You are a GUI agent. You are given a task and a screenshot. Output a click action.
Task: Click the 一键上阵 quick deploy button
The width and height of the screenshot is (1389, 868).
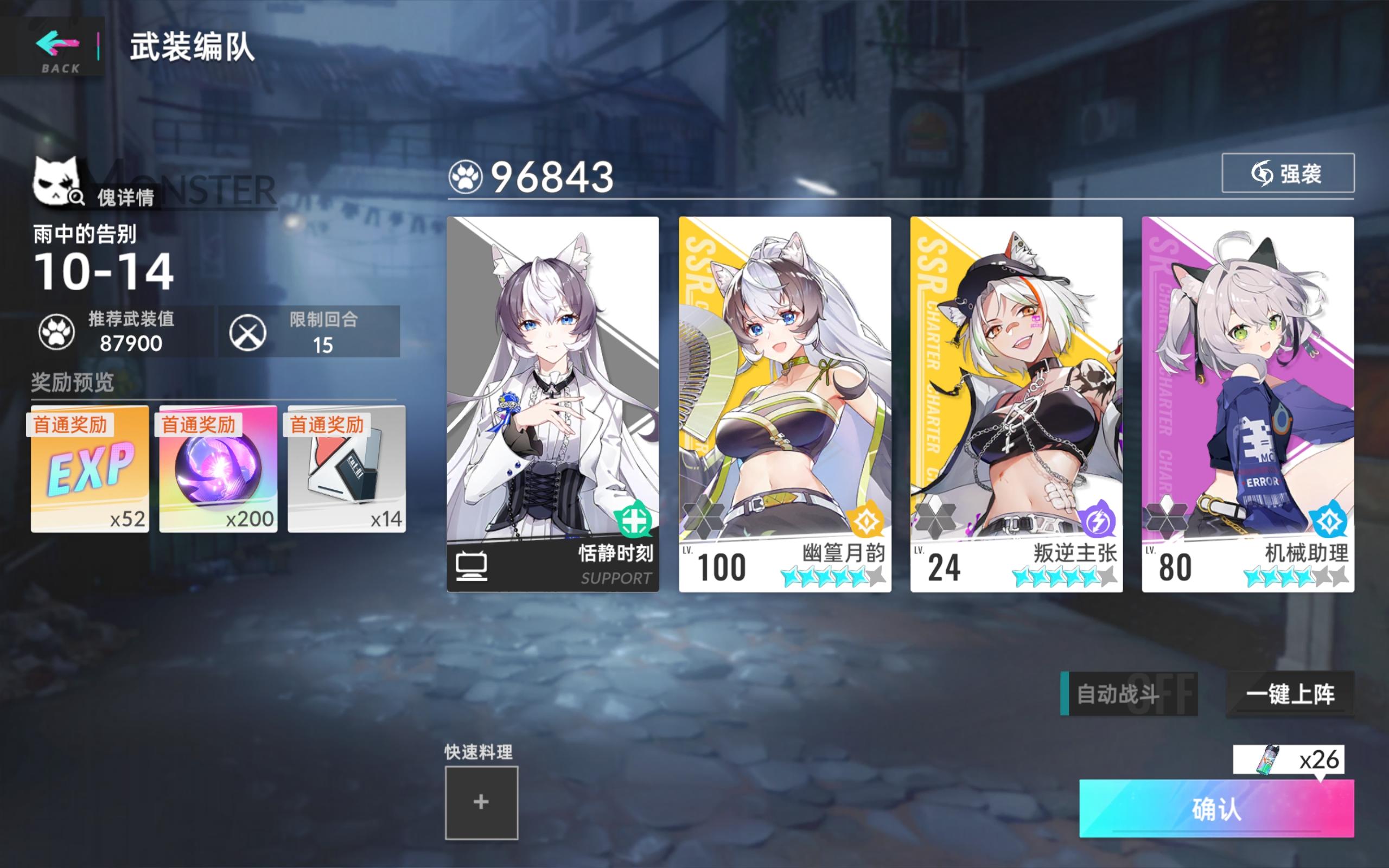[1292, 692]
